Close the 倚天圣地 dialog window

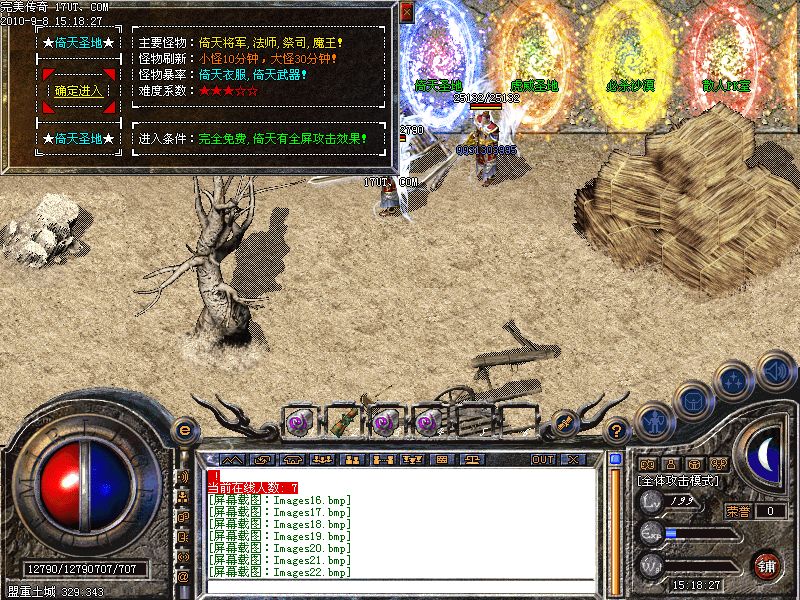click(406, 13)
